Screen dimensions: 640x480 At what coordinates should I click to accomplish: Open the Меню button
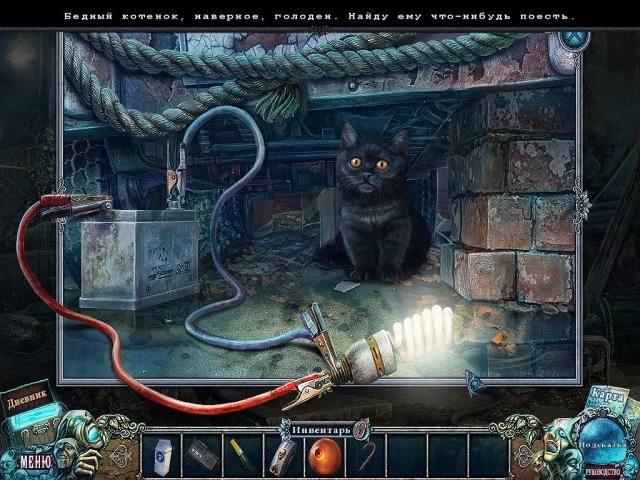(x=34, y=462)
